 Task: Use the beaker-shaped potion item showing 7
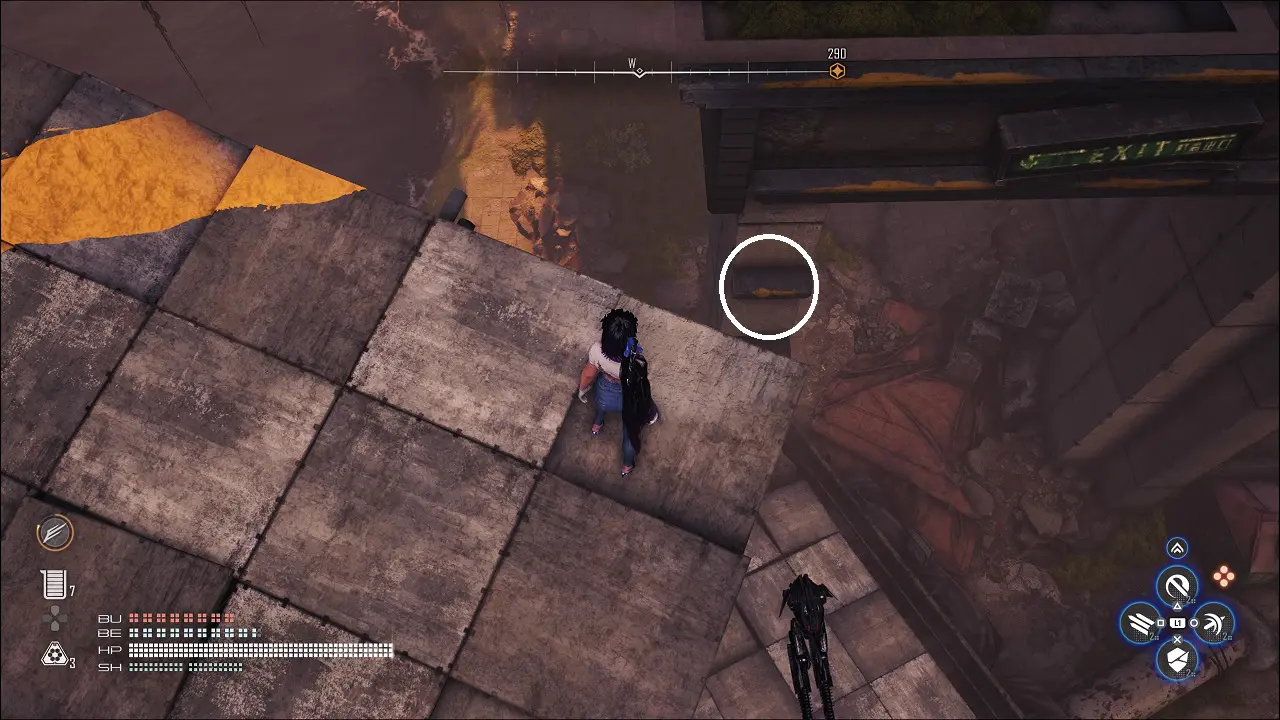point(52,585)
